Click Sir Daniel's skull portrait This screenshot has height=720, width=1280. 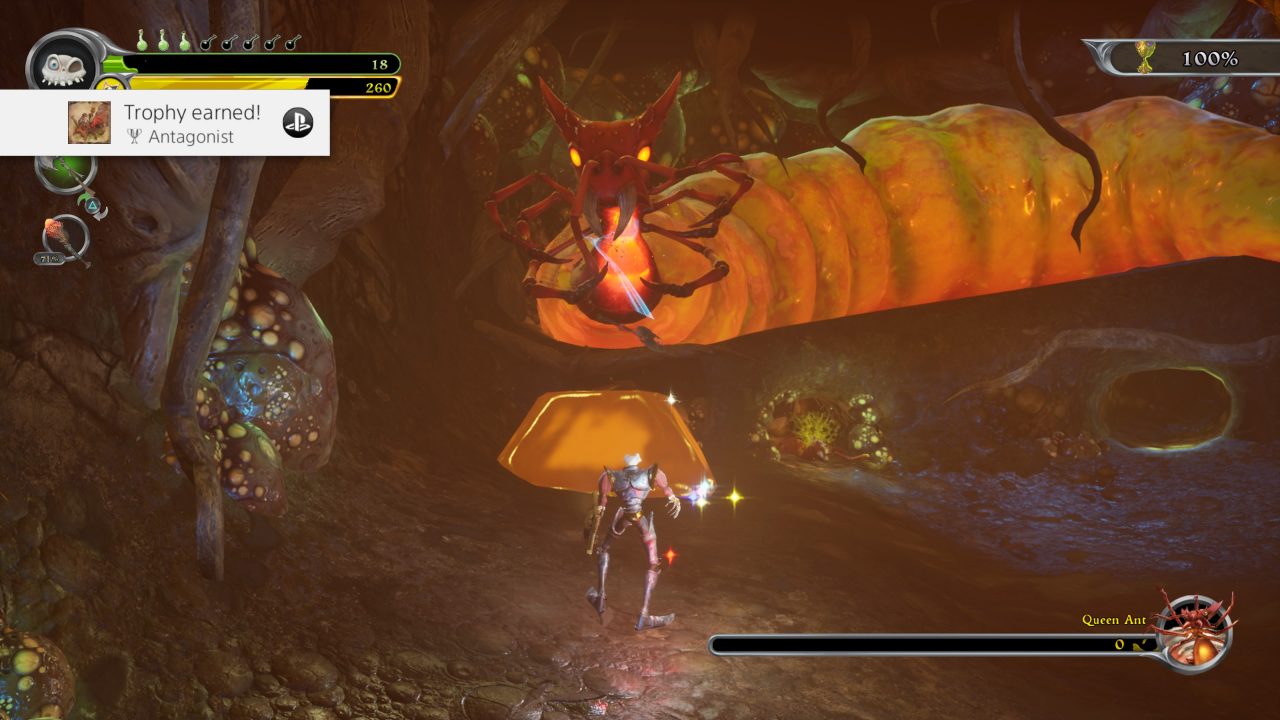tap(62, 63)
